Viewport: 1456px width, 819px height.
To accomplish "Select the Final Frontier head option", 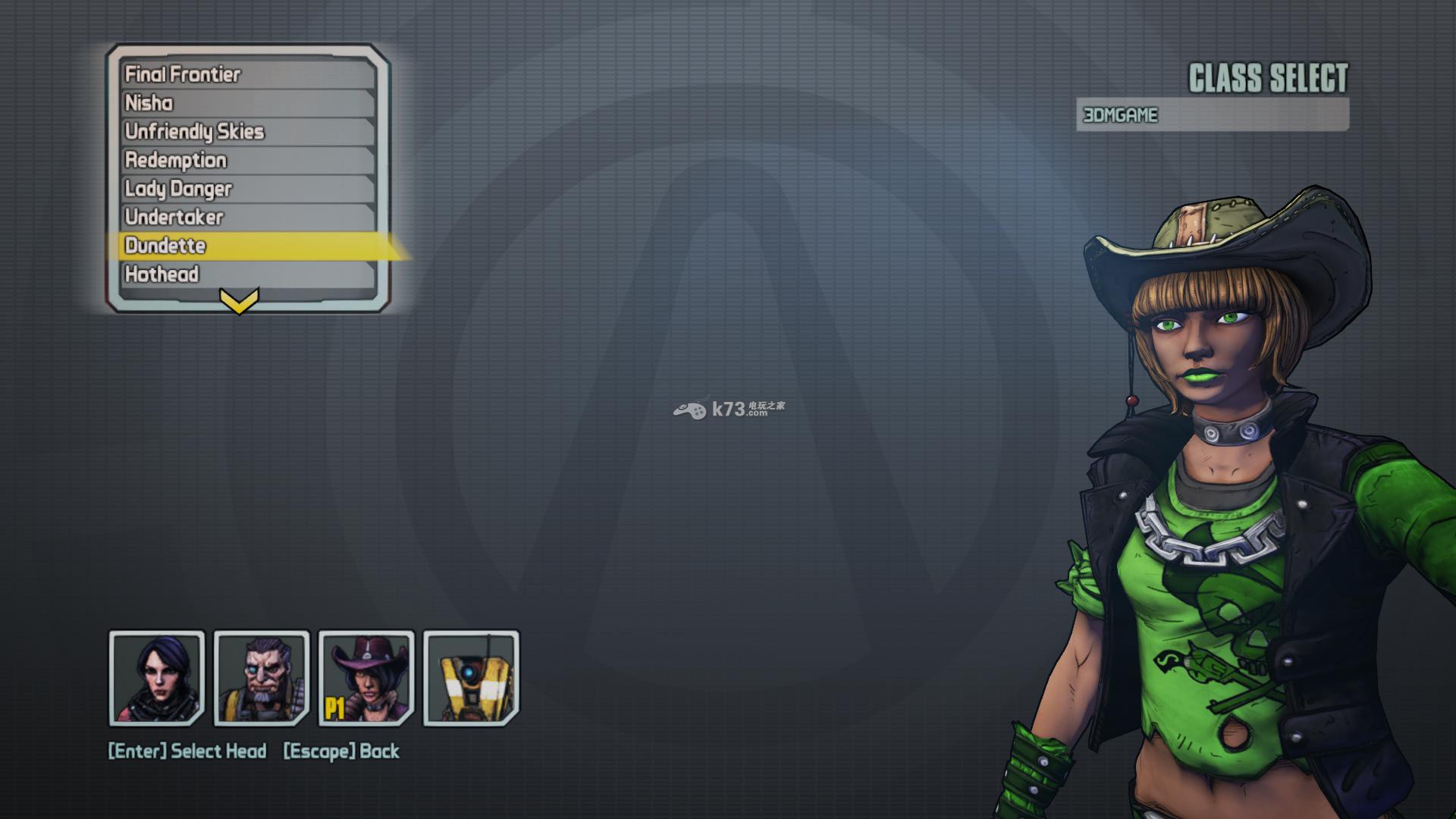I will [x=249, y=74].
